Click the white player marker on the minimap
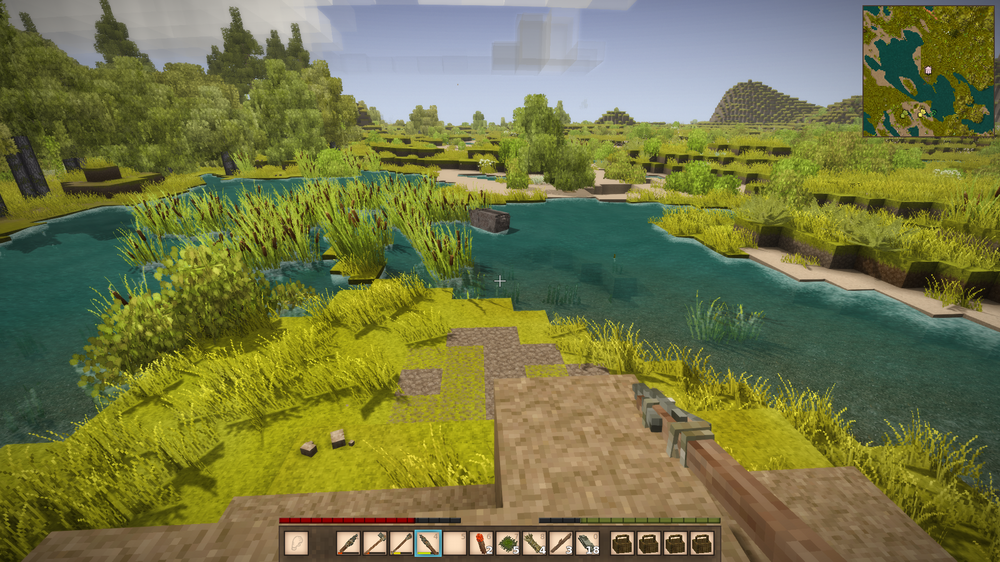Image resolution: width=1000 pixels, height=562 pixels. click(929, 70)
